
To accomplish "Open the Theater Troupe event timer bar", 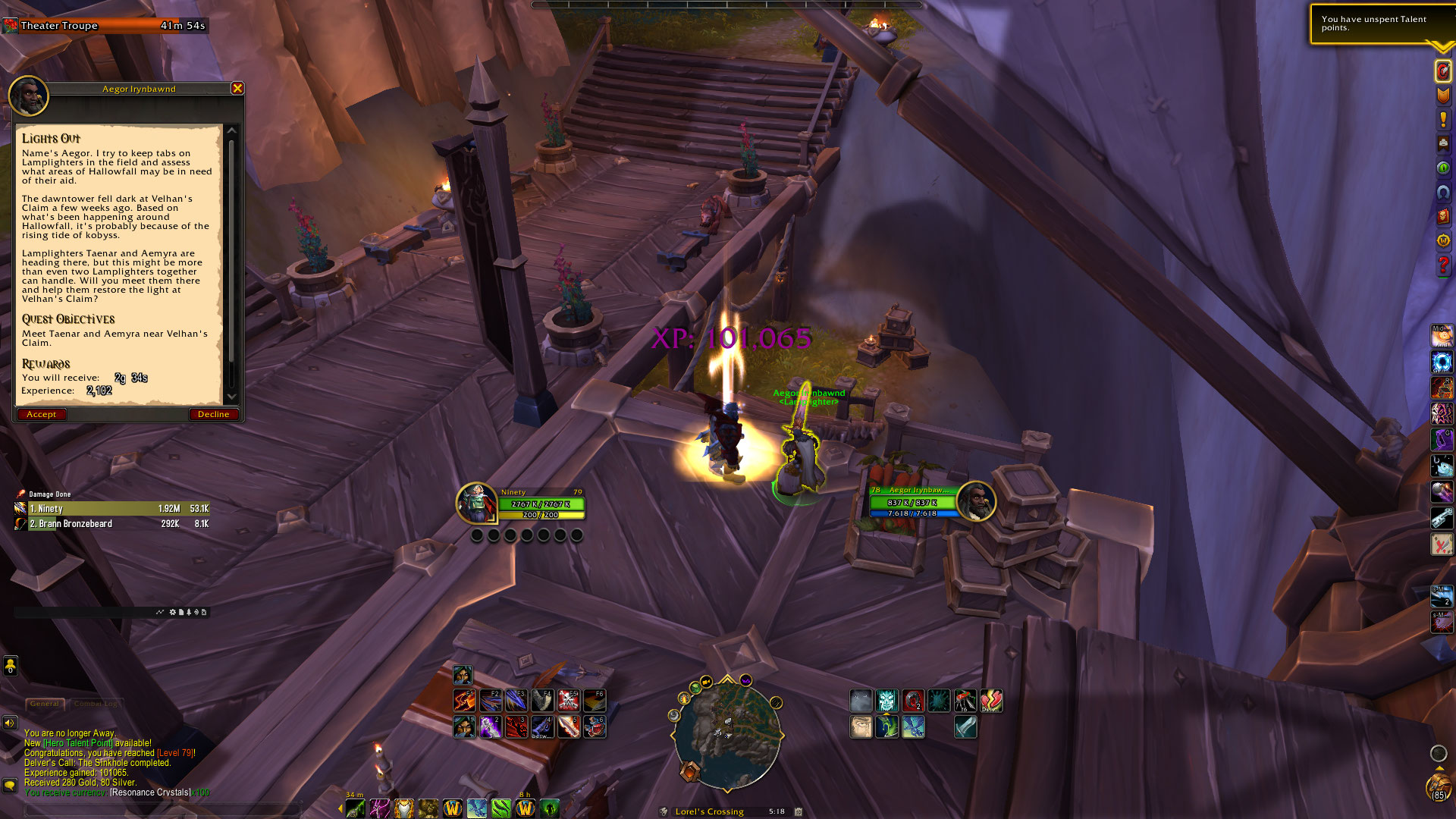I will (x=105, y=26).
